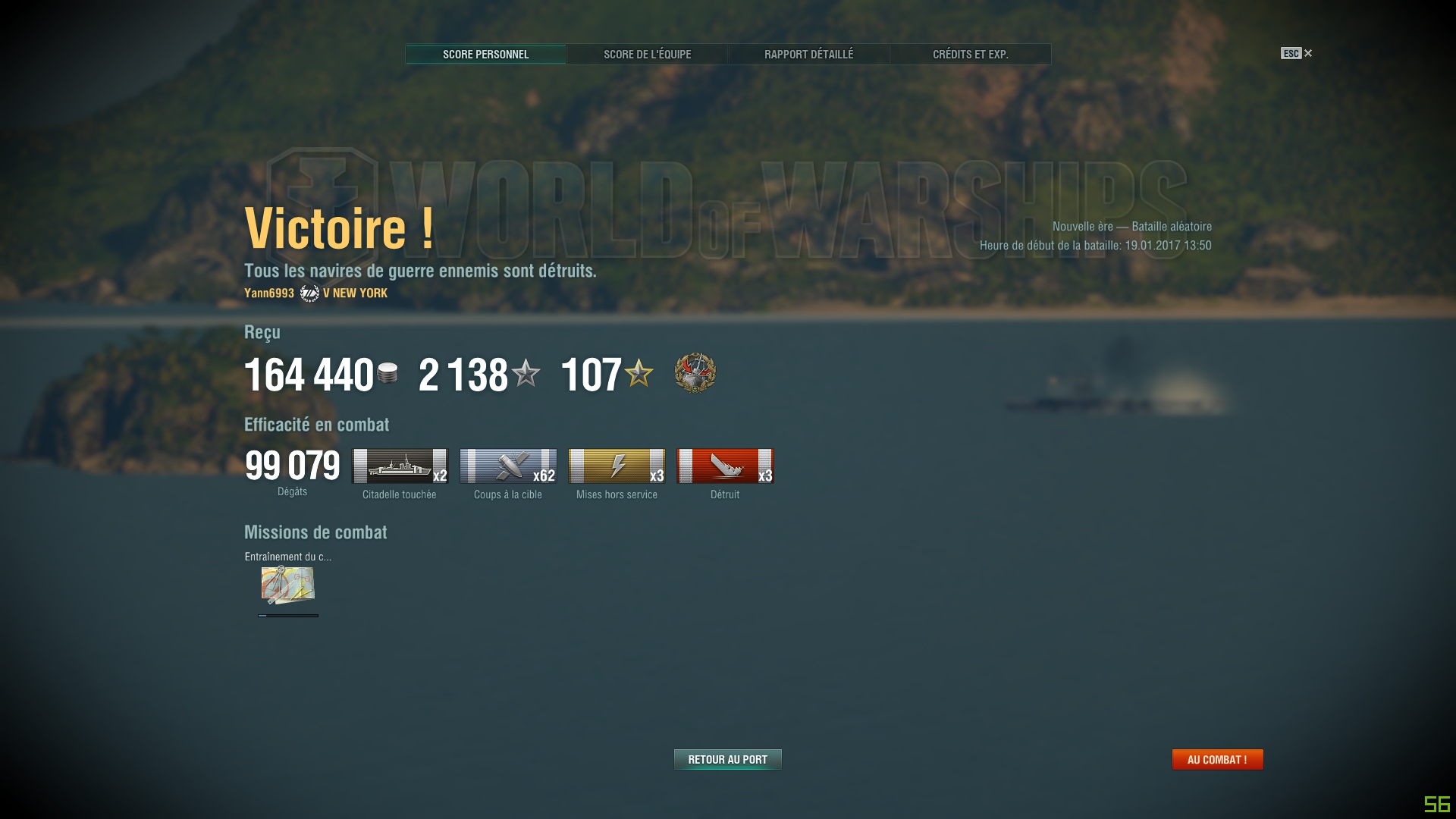Click the Retour au port button
This screenshot has width=1456, height=819.
point(727,759)
